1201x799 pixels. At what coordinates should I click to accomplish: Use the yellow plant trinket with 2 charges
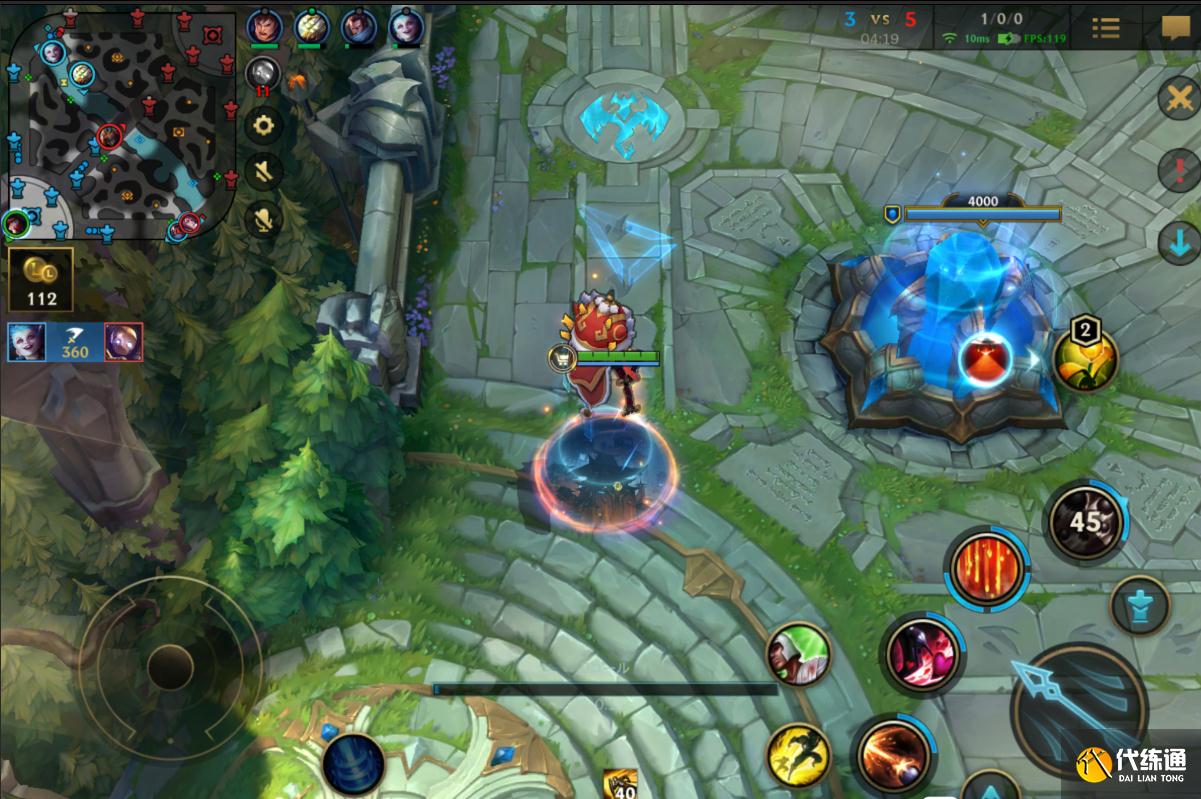point(1085,360)
